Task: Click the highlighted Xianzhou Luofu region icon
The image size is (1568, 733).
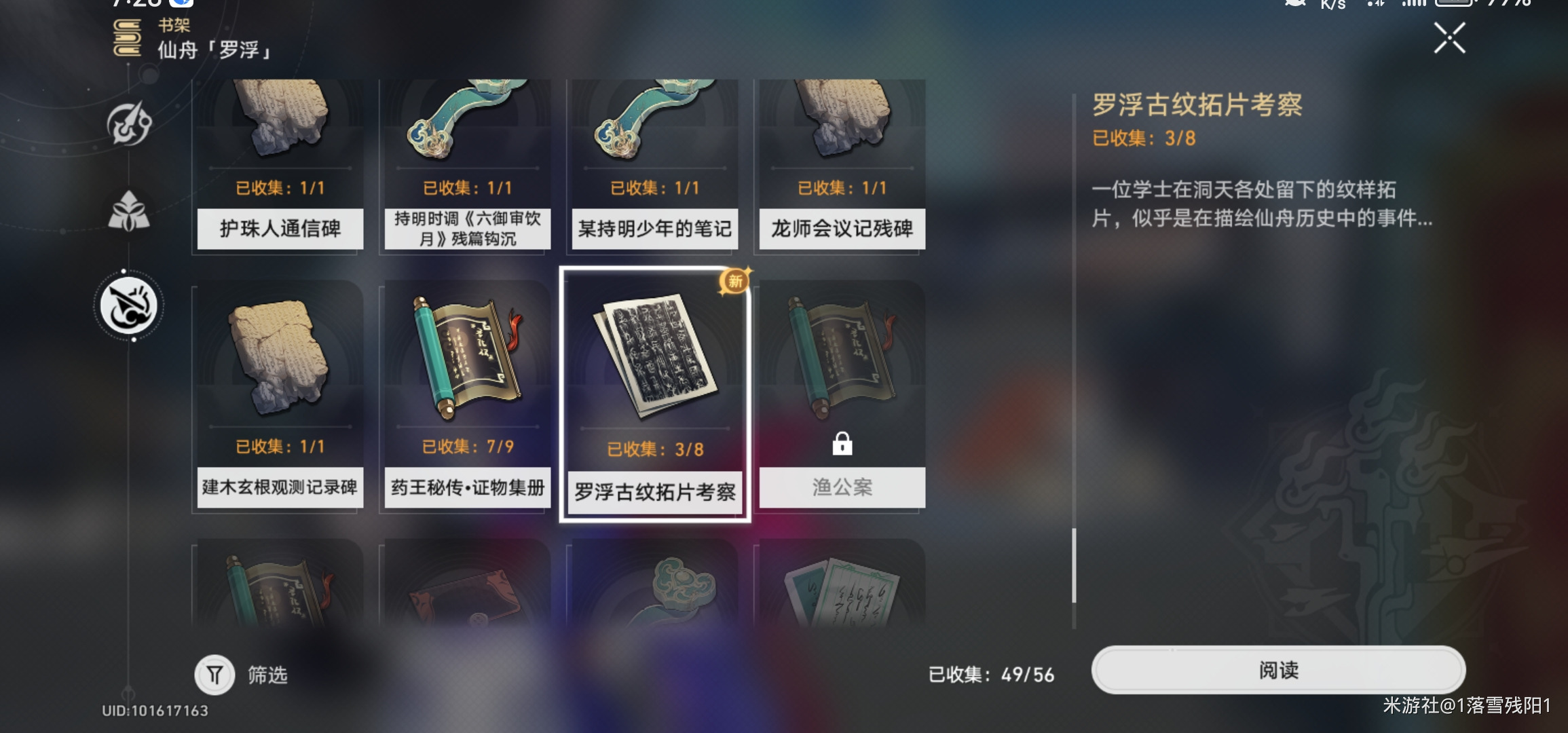Action: point(129,305)
